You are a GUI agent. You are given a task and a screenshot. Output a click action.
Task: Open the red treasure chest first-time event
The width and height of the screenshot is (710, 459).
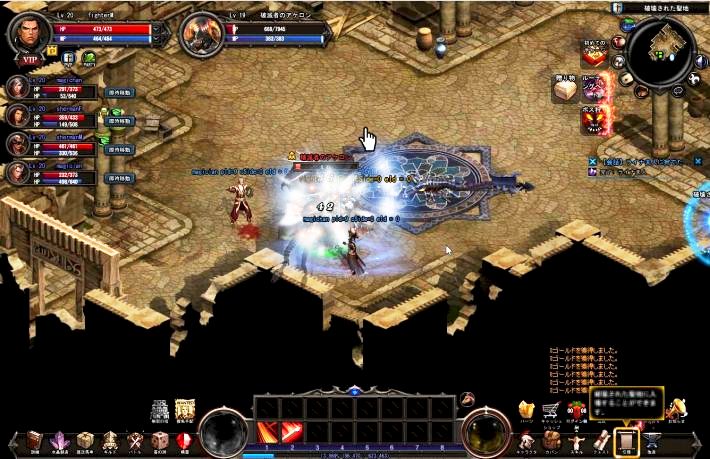pyautogui.click(x=598, y=52)
